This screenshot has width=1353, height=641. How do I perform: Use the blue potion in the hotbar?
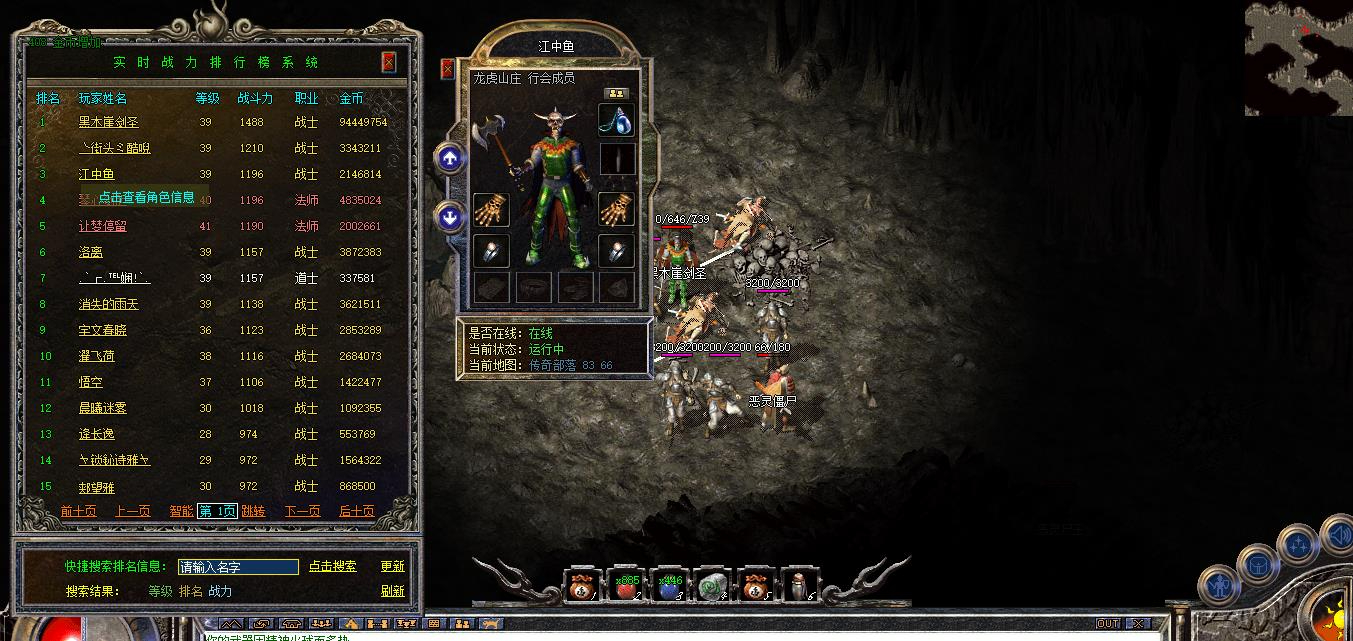tap(669, 587)
